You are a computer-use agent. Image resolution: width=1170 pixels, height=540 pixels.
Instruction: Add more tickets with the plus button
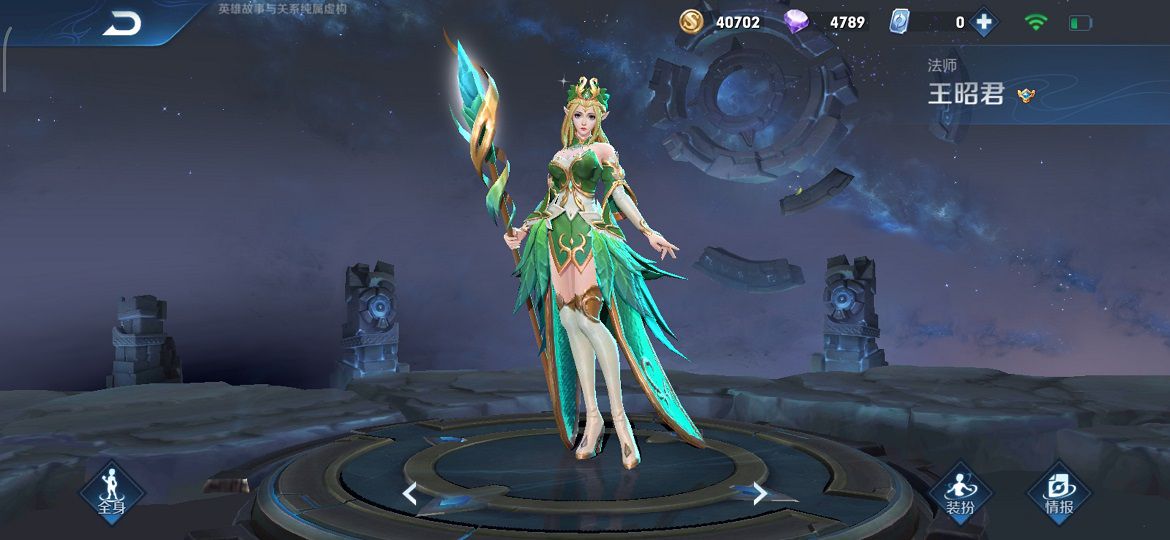coord(984,22)
